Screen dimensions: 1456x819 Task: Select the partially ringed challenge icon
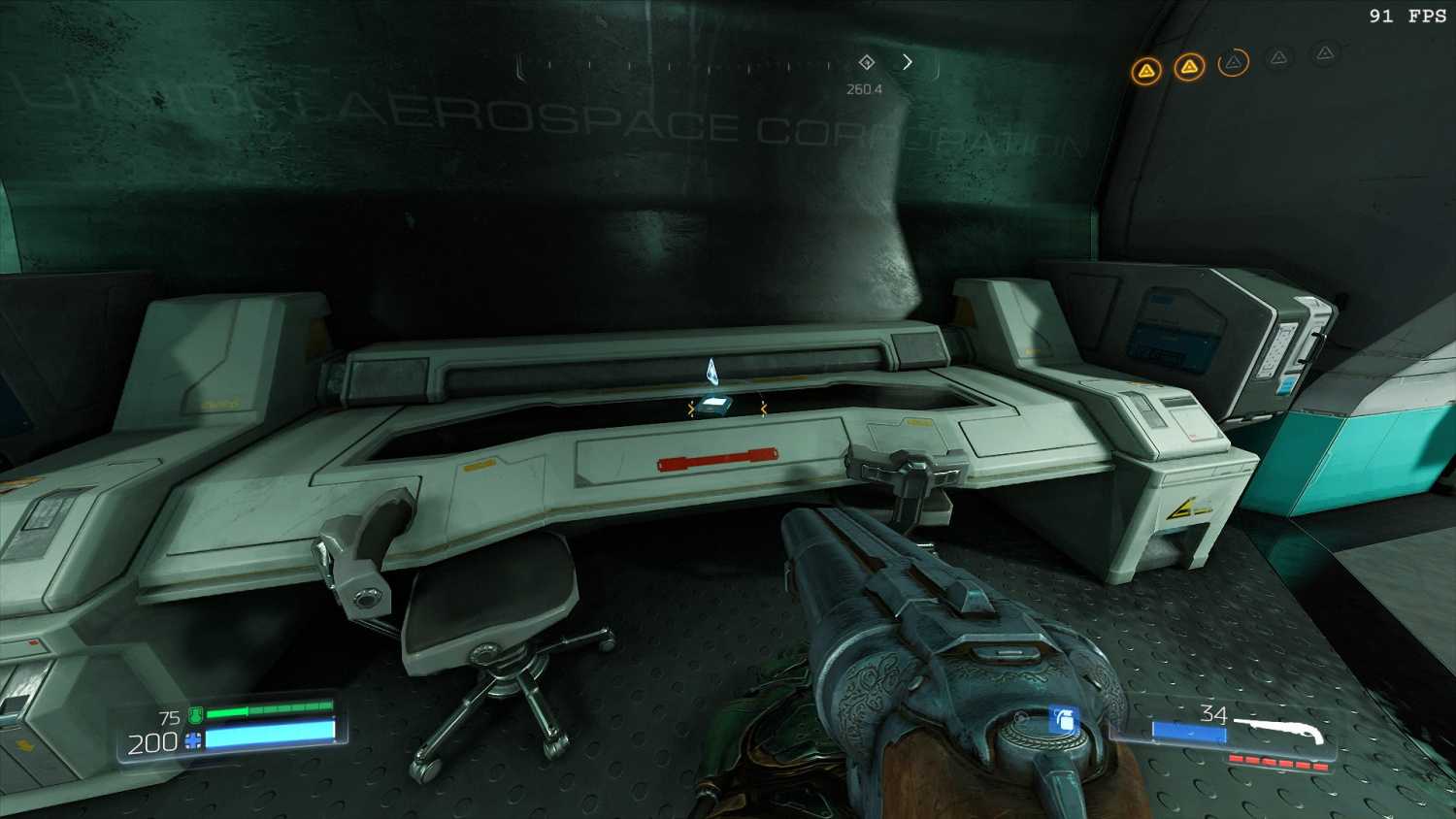1233,63
